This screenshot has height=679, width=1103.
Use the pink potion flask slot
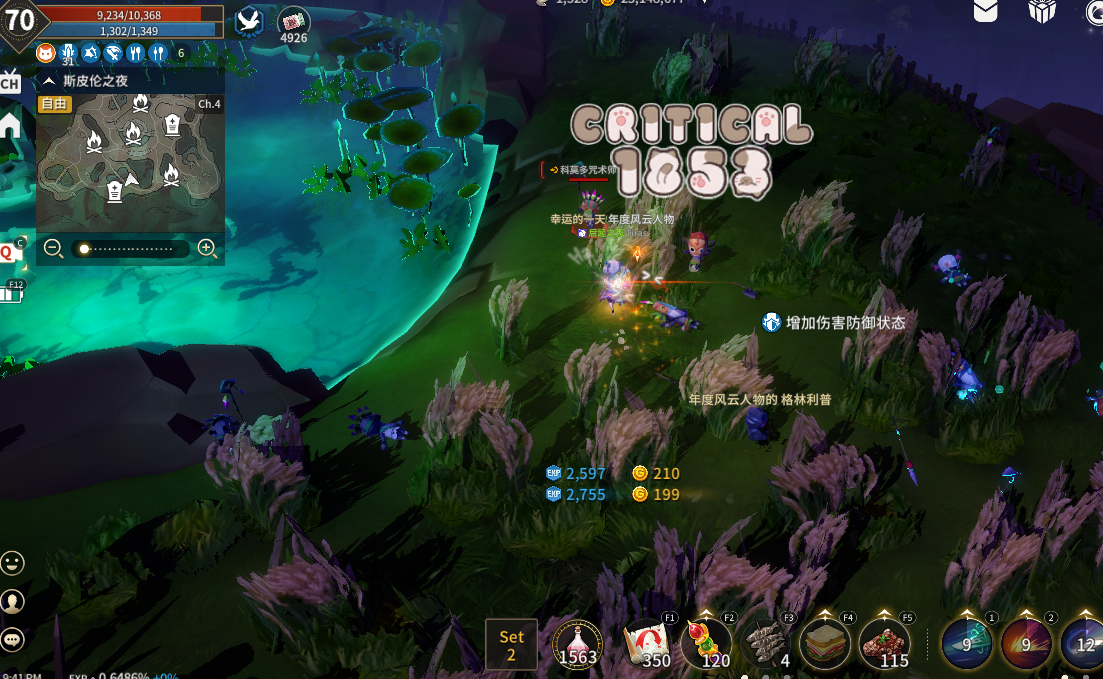coord(577,643)
